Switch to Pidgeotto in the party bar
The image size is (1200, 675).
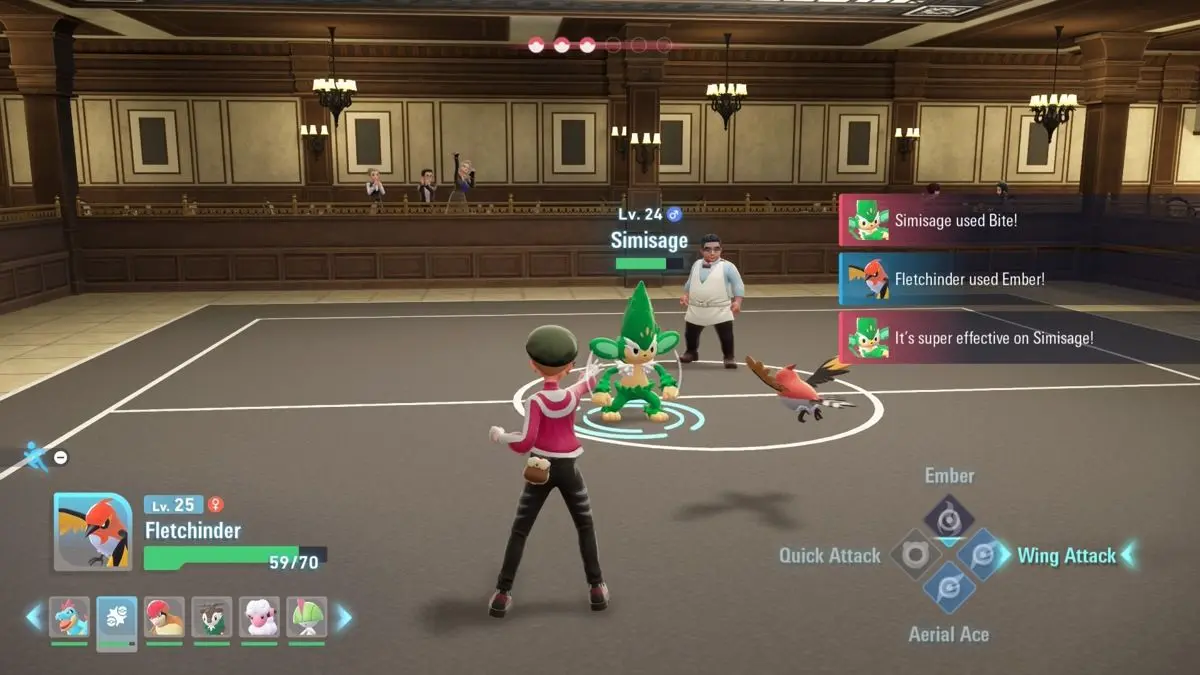click(164, 618)
